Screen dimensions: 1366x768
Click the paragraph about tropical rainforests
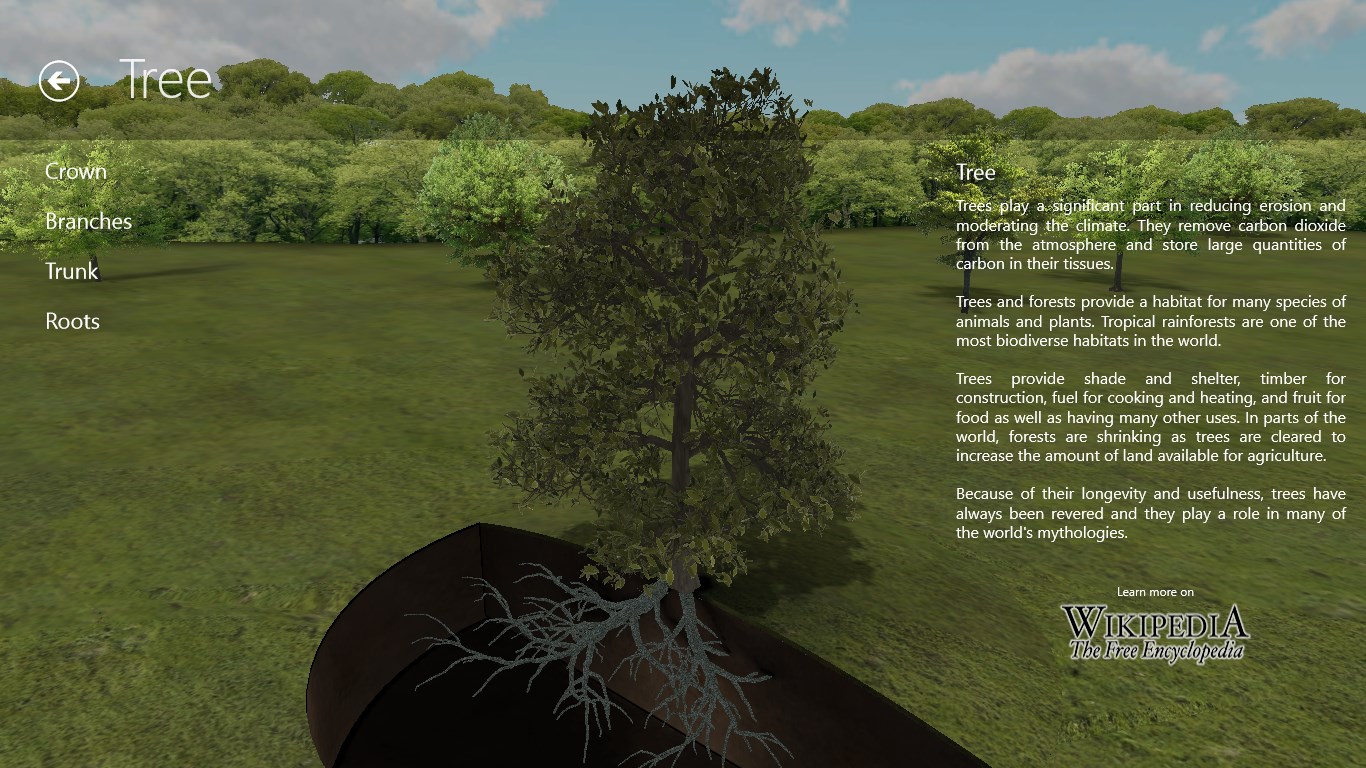coord(1150,322)
